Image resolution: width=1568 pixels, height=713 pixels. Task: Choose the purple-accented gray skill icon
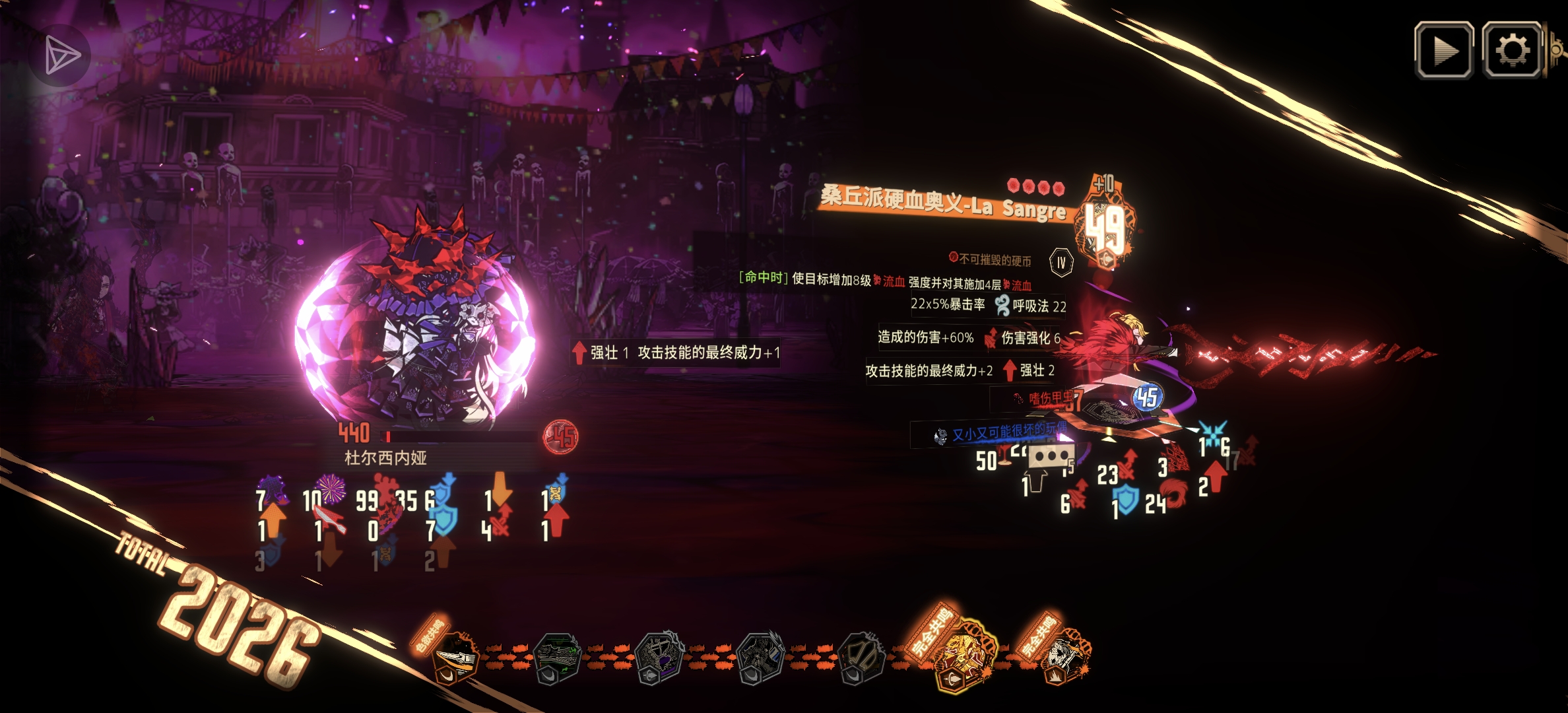click(x=659, y=658)
